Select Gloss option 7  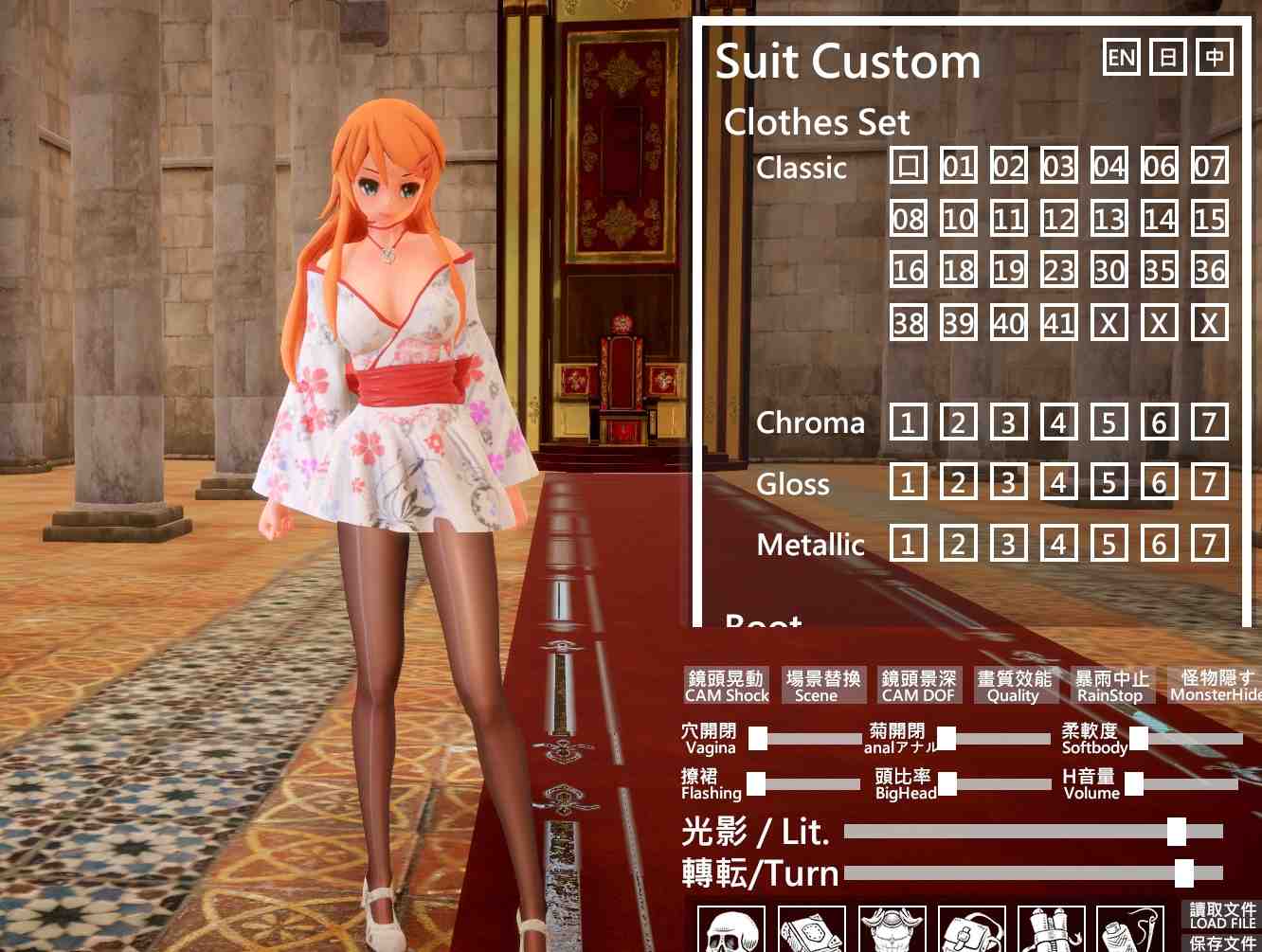1209,483
